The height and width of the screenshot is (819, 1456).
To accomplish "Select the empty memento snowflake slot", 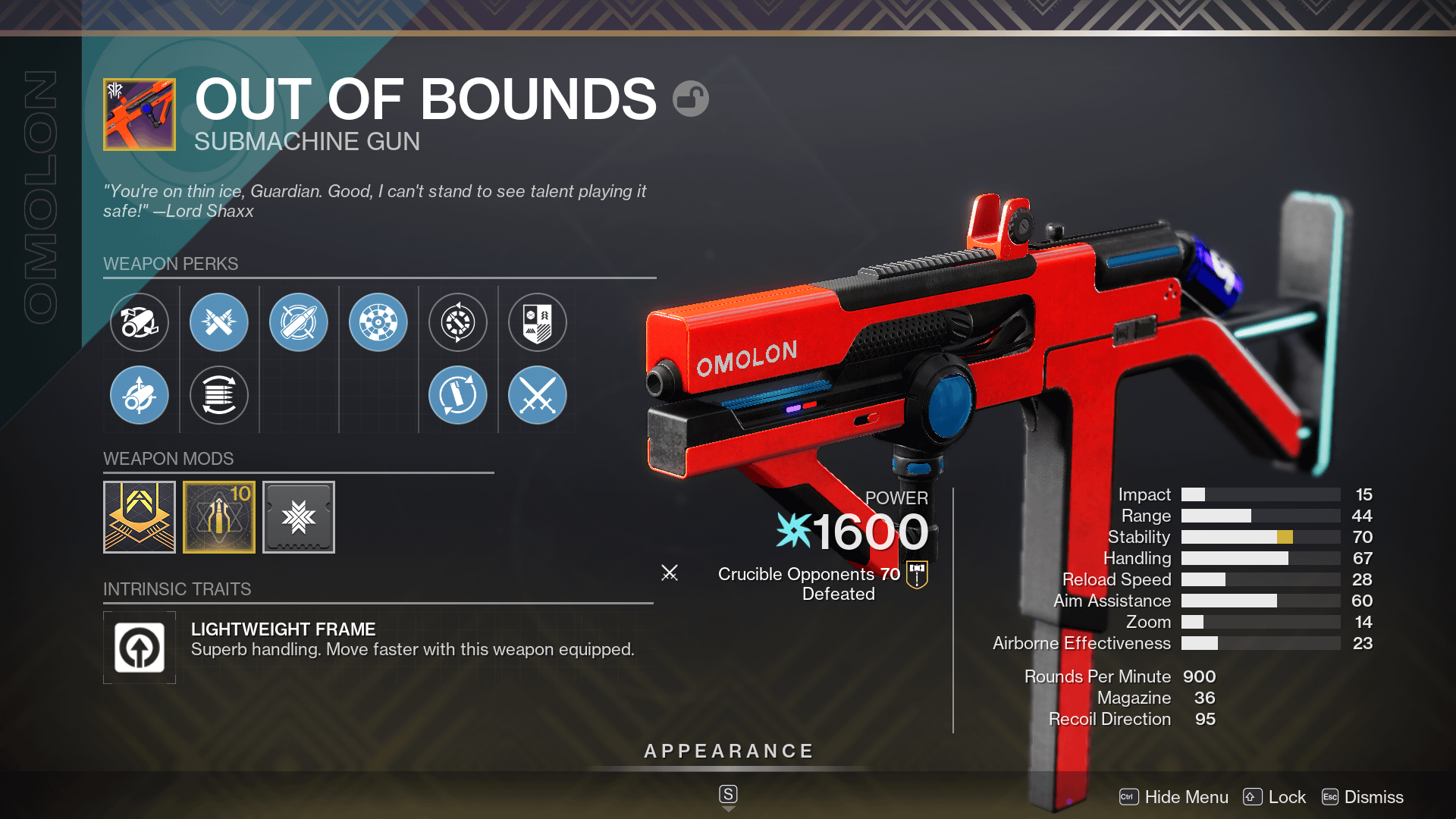I will [x=298, y=516].
